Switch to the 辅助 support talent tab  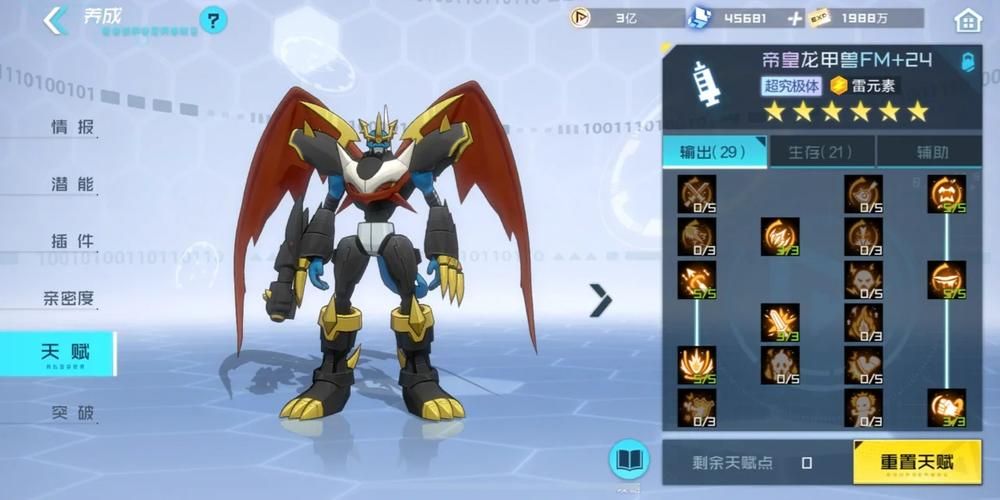pos(932,152)
